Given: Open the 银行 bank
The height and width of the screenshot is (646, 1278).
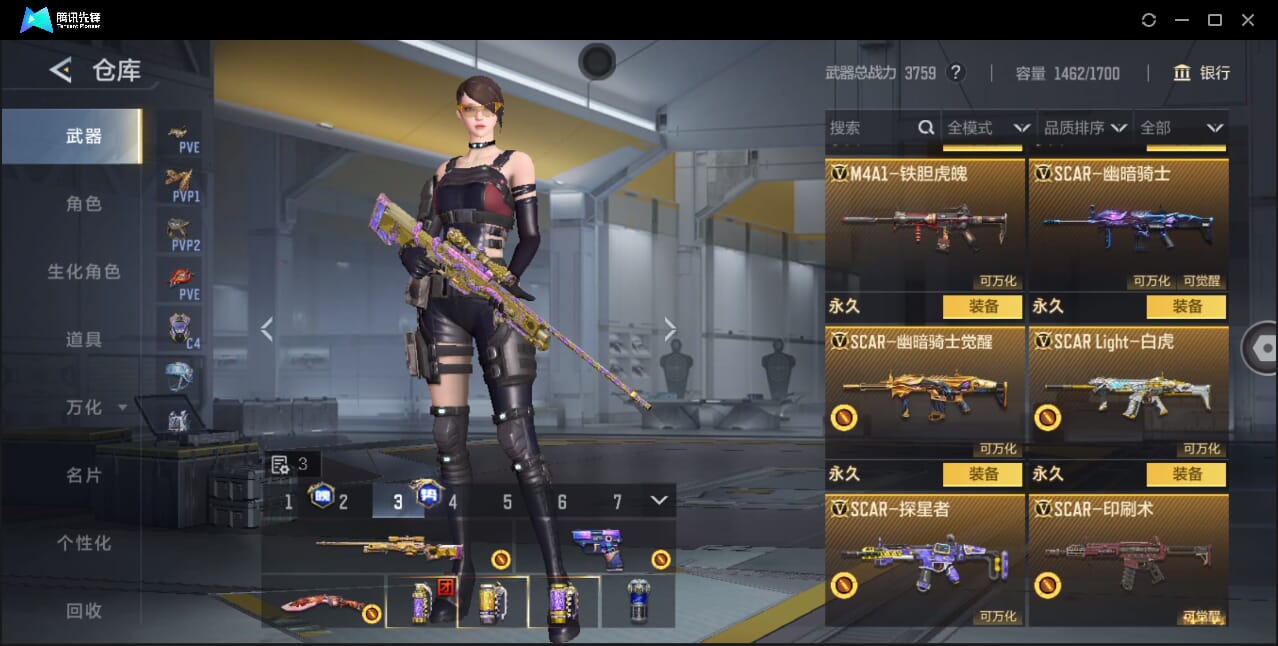Looking at the screenshot, I should click(1202, 73).
